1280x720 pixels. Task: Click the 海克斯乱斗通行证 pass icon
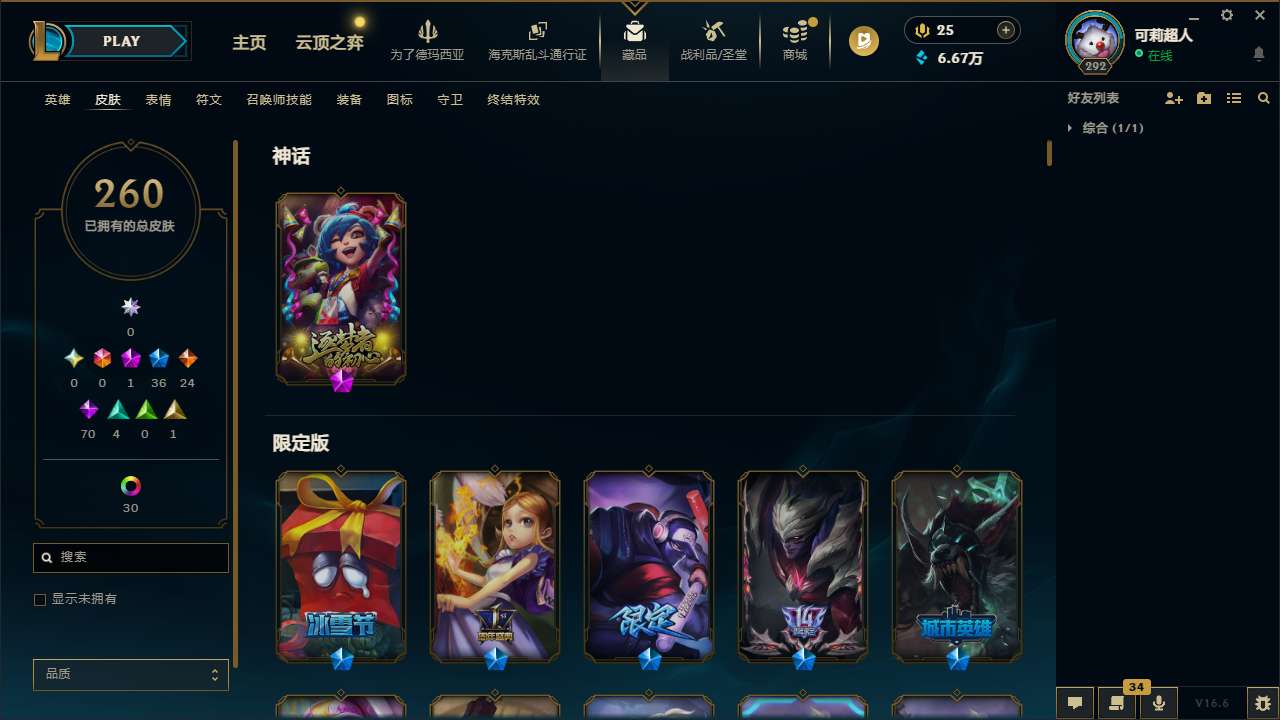[537, 31]
